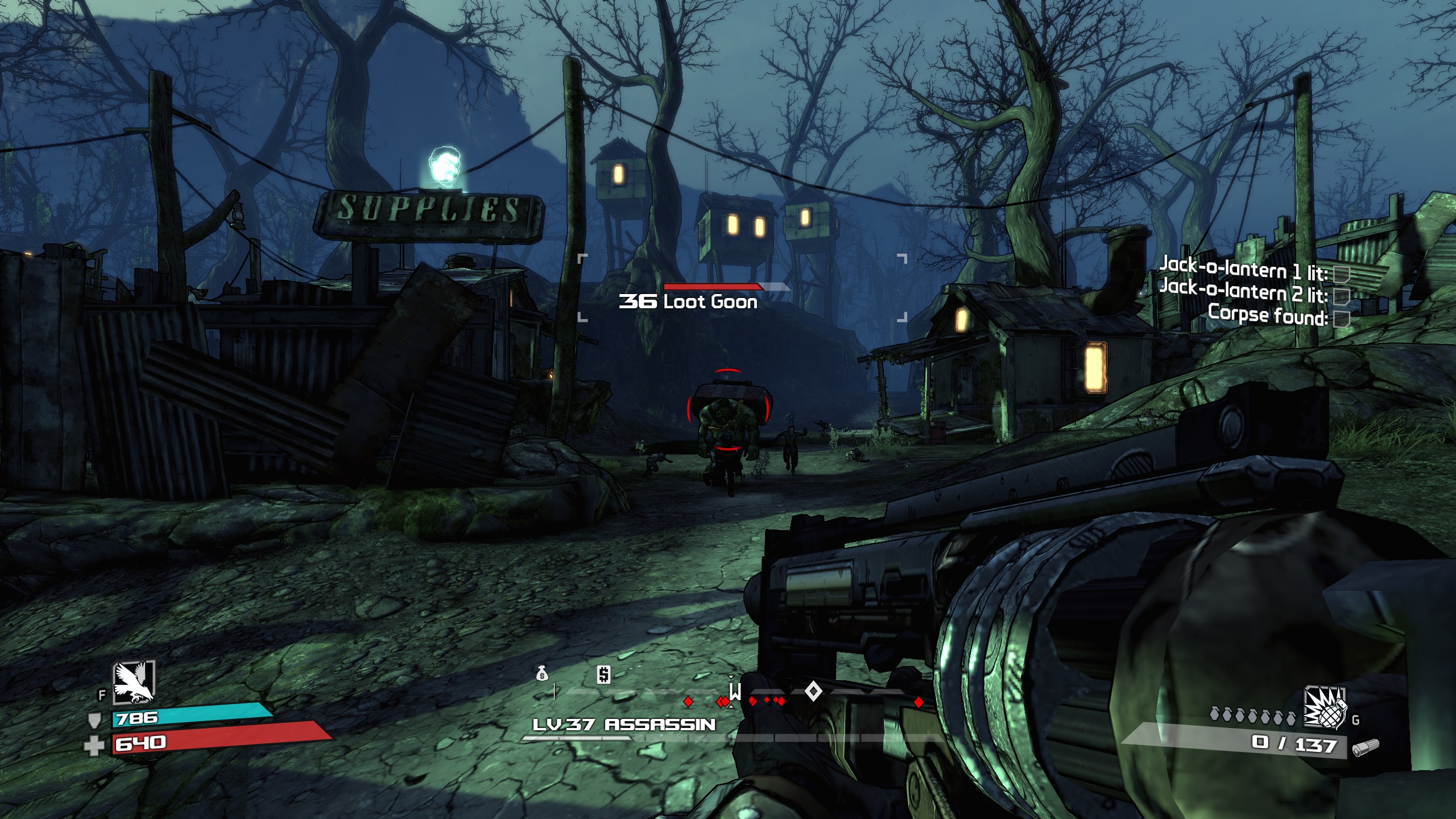
Task: Select the LV 37 ASSASSIN label
Action: click(624, 724)
